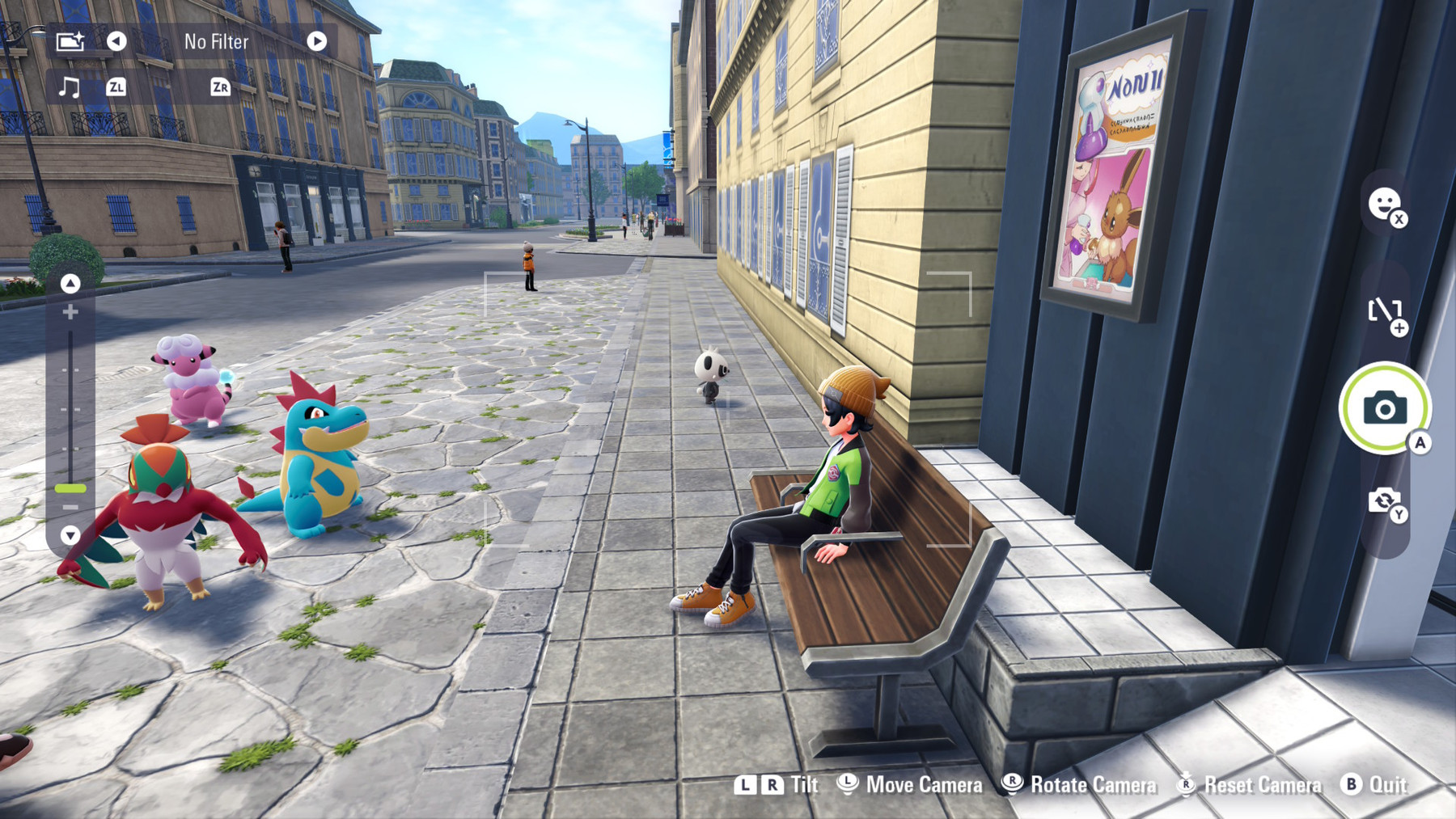The width and height of the screenshot is (1456, 819).
Task: Open the emote expression smiley icon
Action: [1384, 204]
